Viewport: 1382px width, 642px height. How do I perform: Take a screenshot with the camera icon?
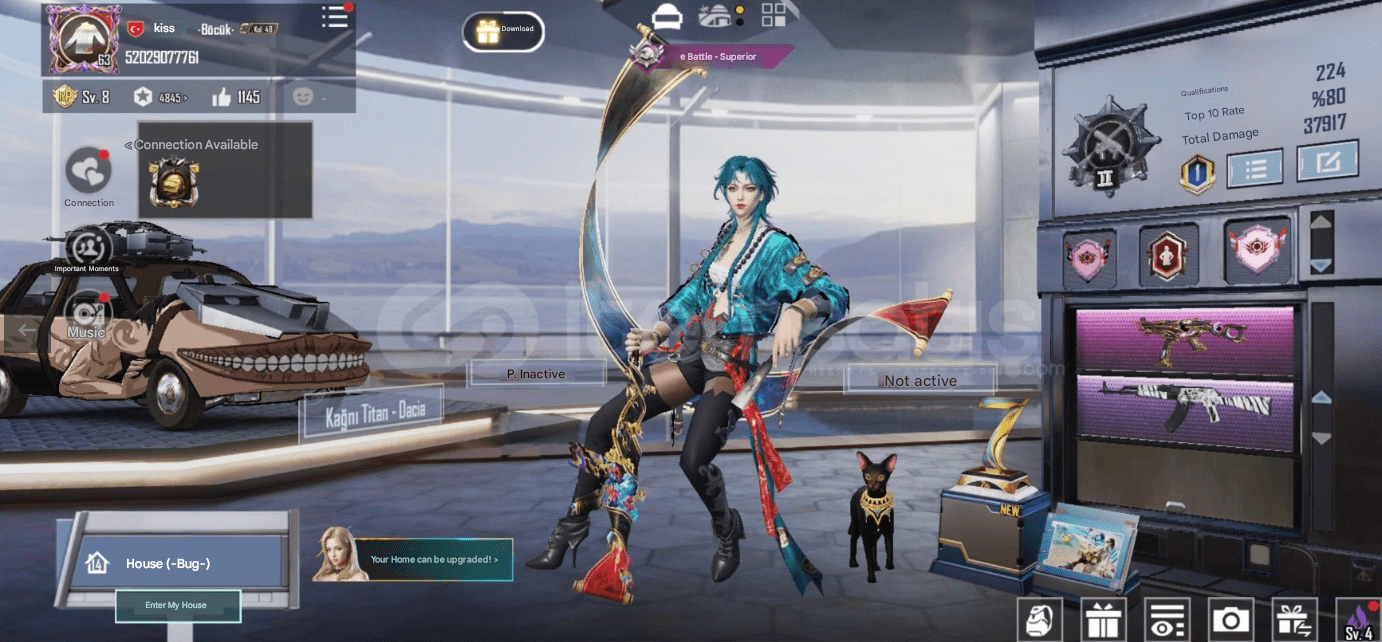coord(1230,620)
